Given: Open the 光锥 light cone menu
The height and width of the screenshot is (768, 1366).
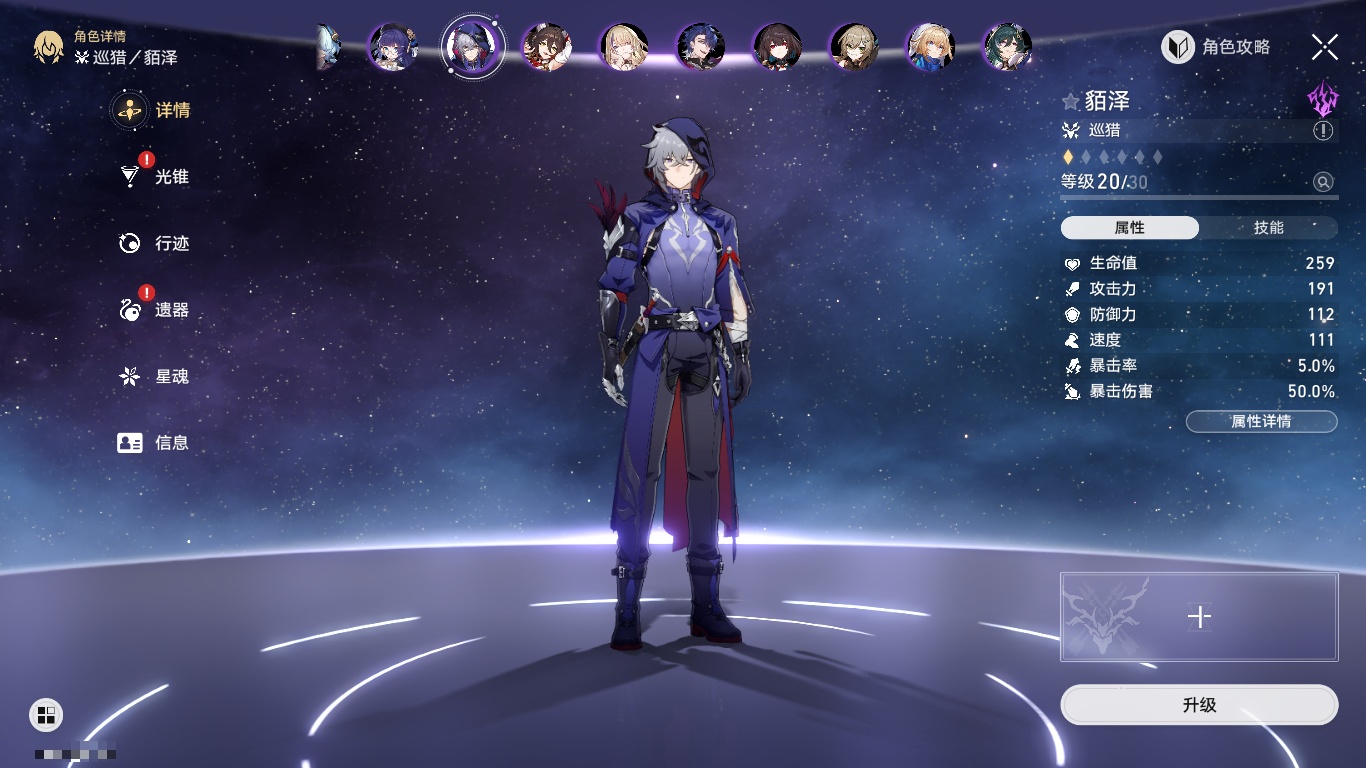Looking at the screenshot, I should pos(170,177).
